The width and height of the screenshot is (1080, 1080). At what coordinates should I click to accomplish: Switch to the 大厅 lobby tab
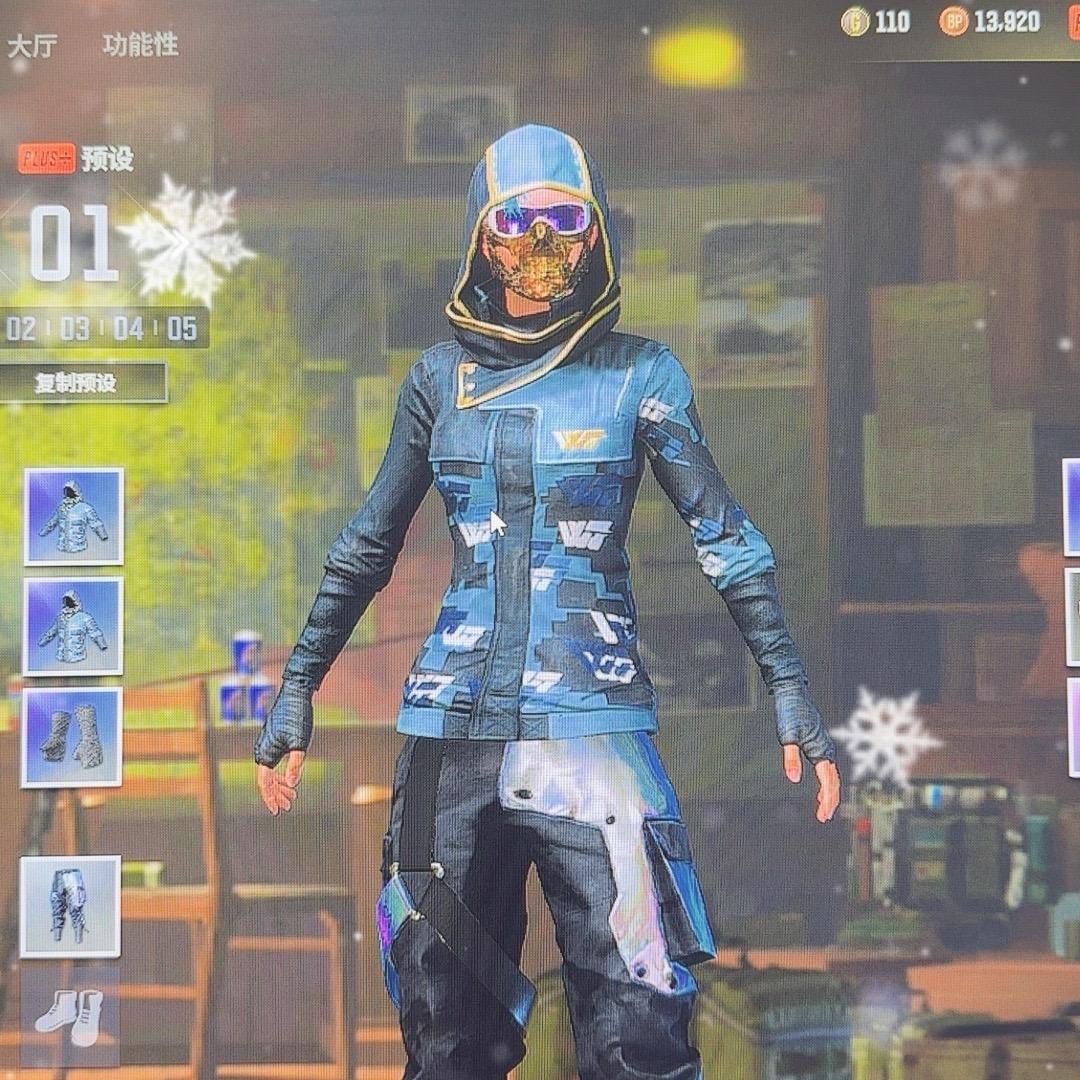32,47
